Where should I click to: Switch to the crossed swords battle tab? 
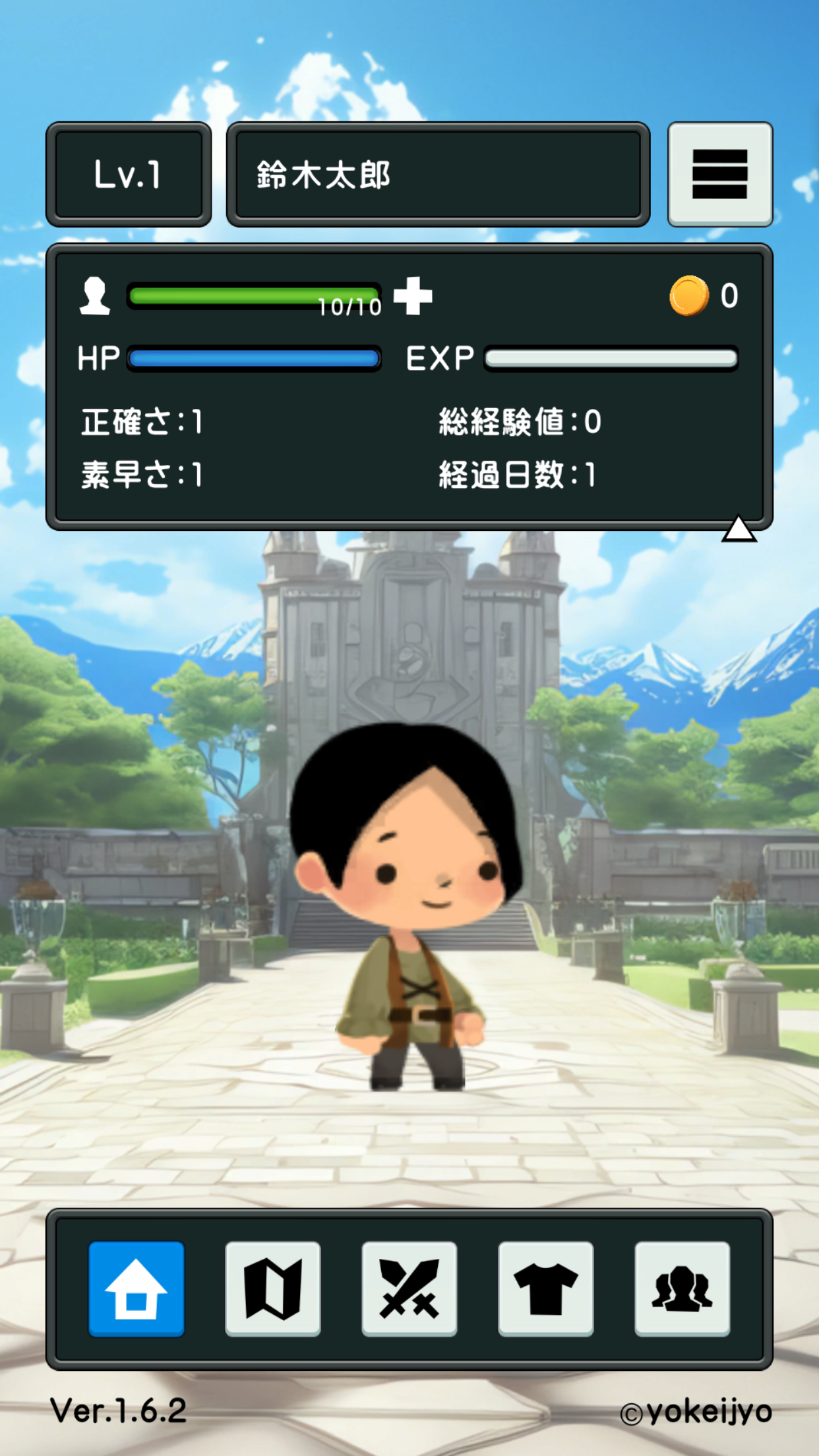pyautogui.click(x=409, y=1289)
